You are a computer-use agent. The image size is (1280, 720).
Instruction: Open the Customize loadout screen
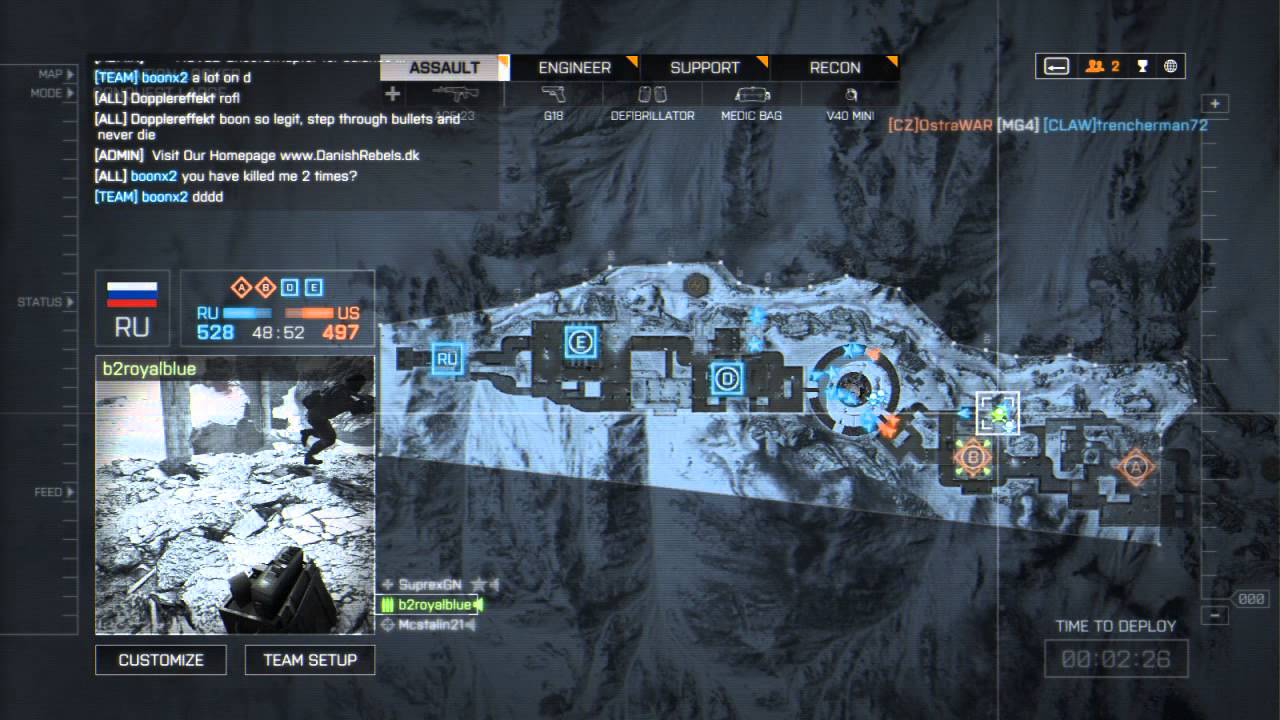tap(161, 660)
